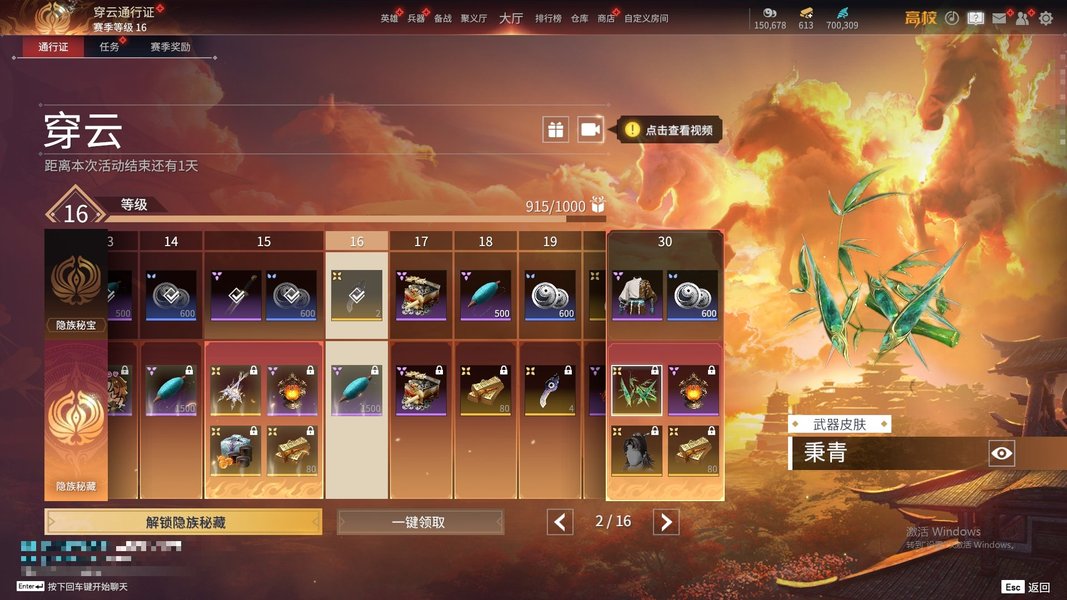Screen dimensions: 1067x600
Task: Open the 仓库 warehouse
Action: click(580, 19)
